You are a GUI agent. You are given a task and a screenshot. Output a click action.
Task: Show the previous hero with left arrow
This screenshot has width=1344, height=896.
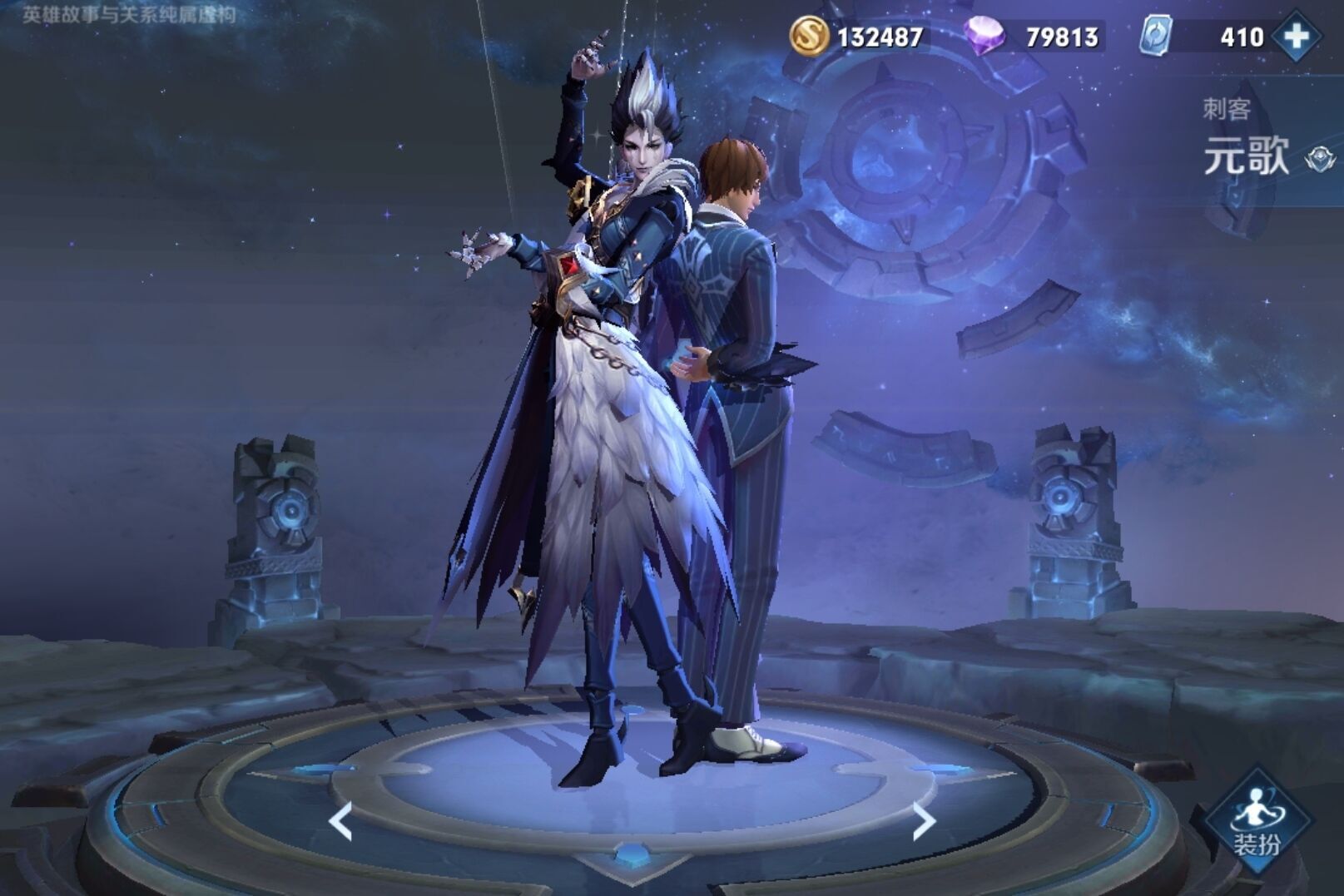point(340,822)
